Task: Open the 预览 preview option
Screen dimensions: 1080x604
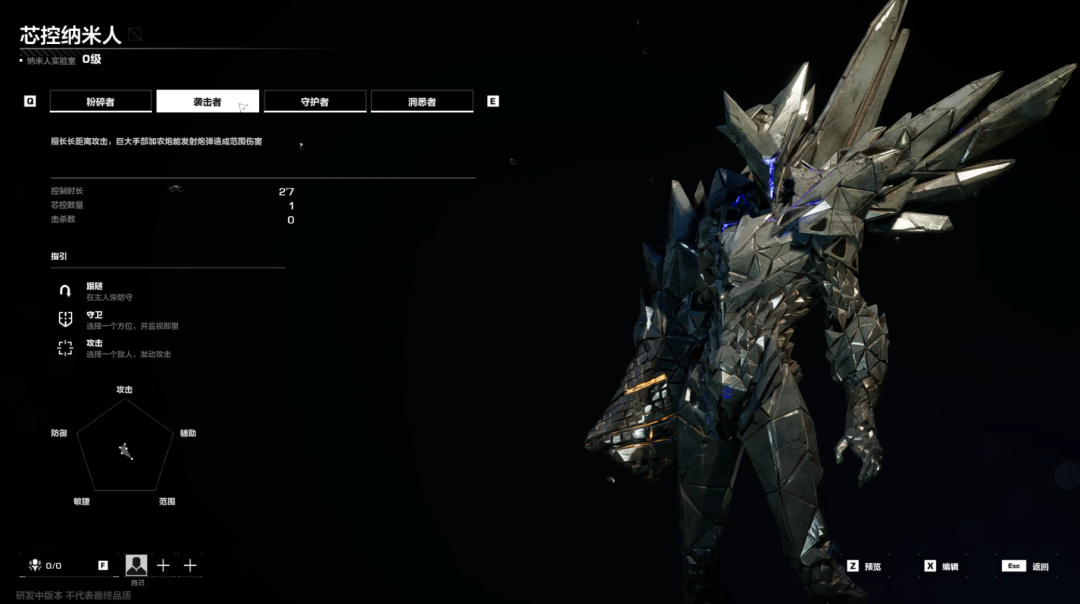Action: 866,566
